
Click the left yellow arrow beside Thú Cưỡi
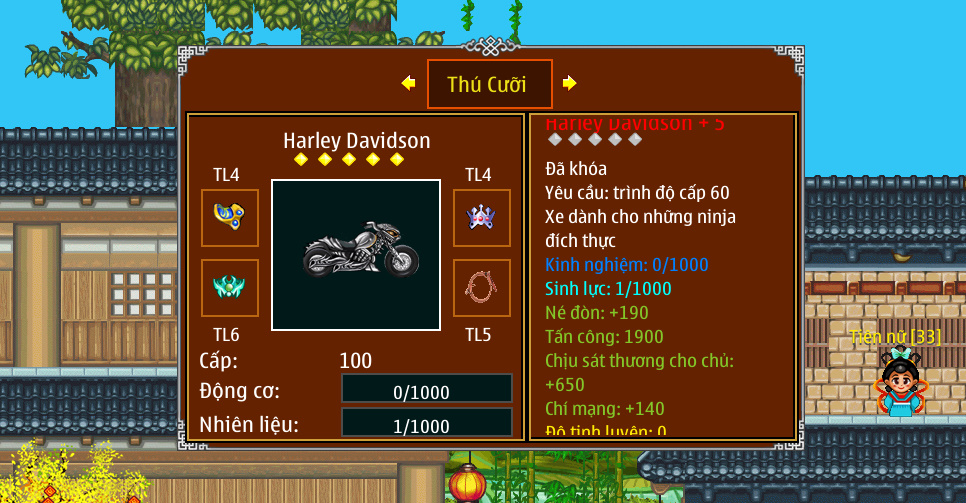pos(408,83)
